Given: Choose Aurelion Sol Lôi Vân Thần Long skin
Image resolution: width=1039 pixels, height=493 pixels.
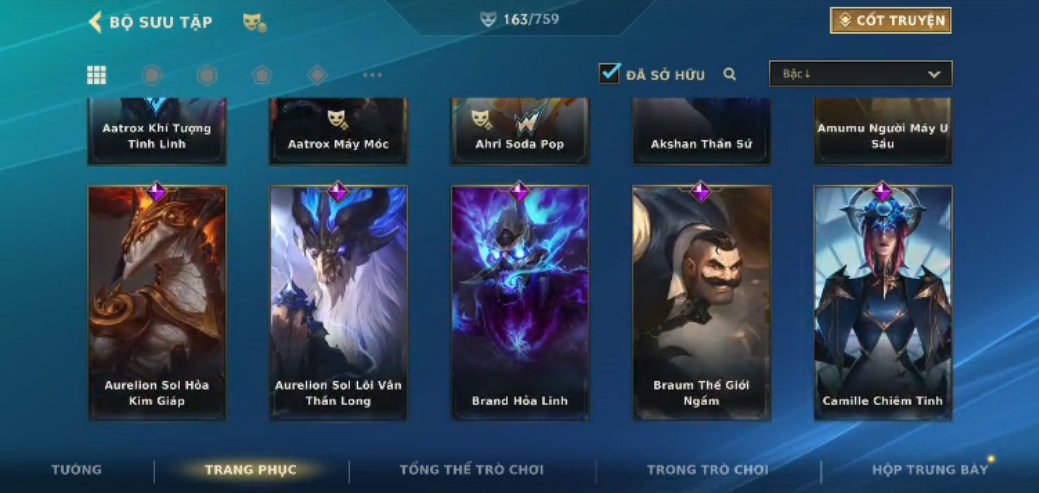Looking at the screenshot, I should click(338, 302).
